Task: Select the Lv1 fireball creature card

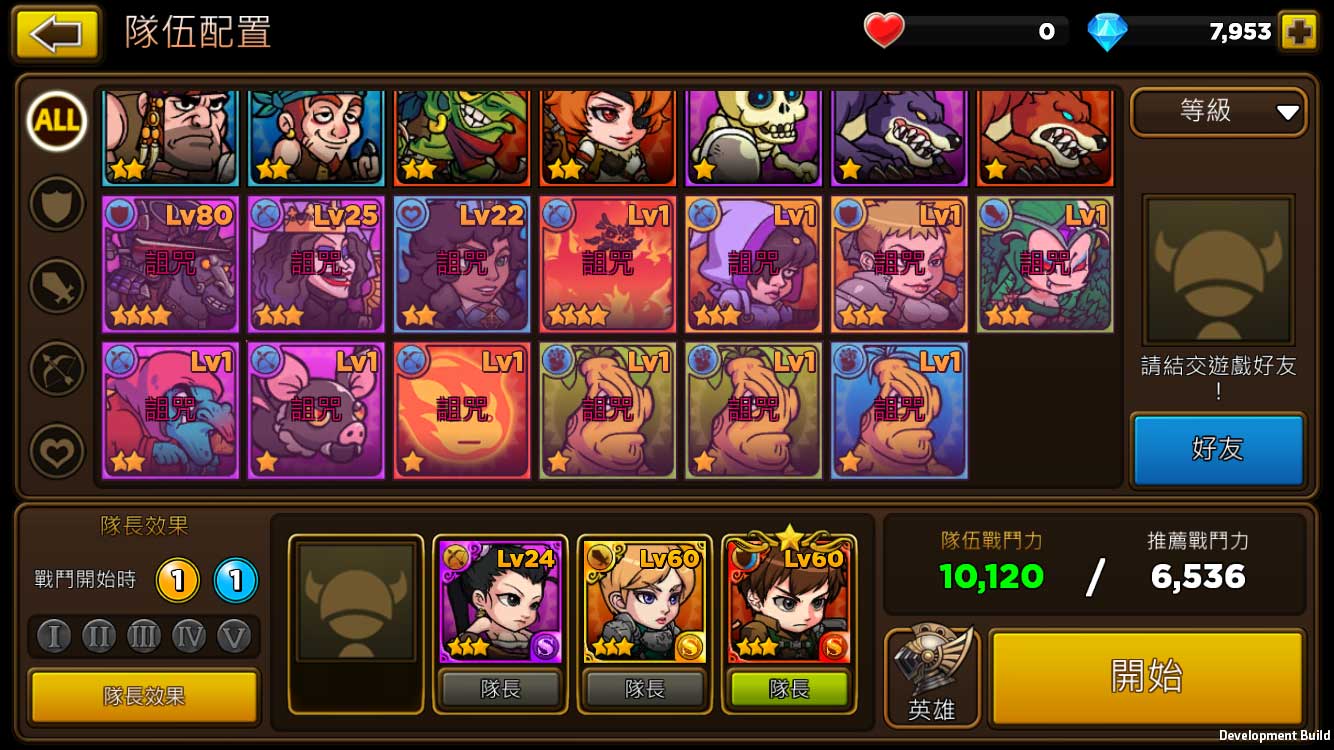Action: pos(462,410)
